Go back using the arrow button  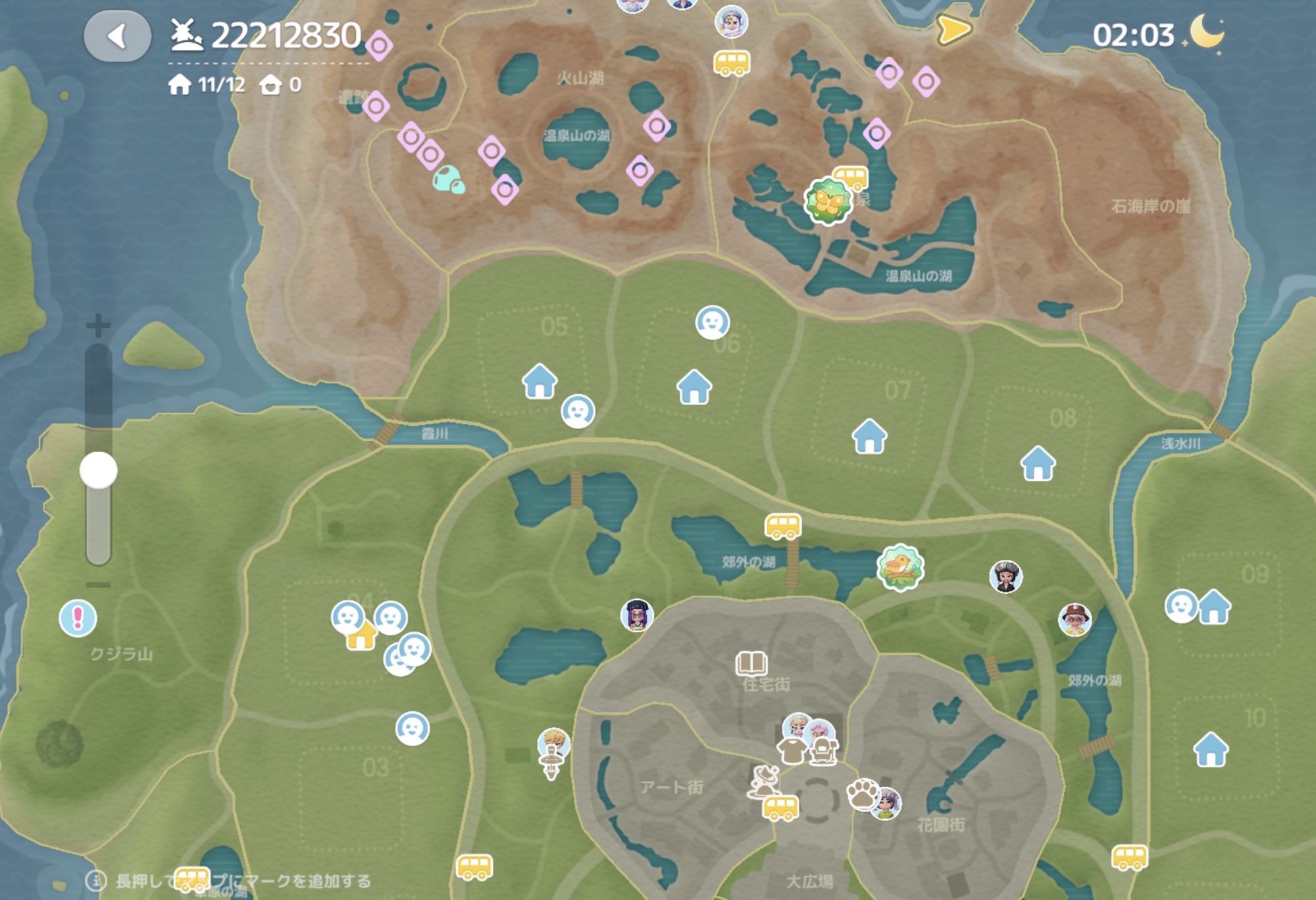117,36
